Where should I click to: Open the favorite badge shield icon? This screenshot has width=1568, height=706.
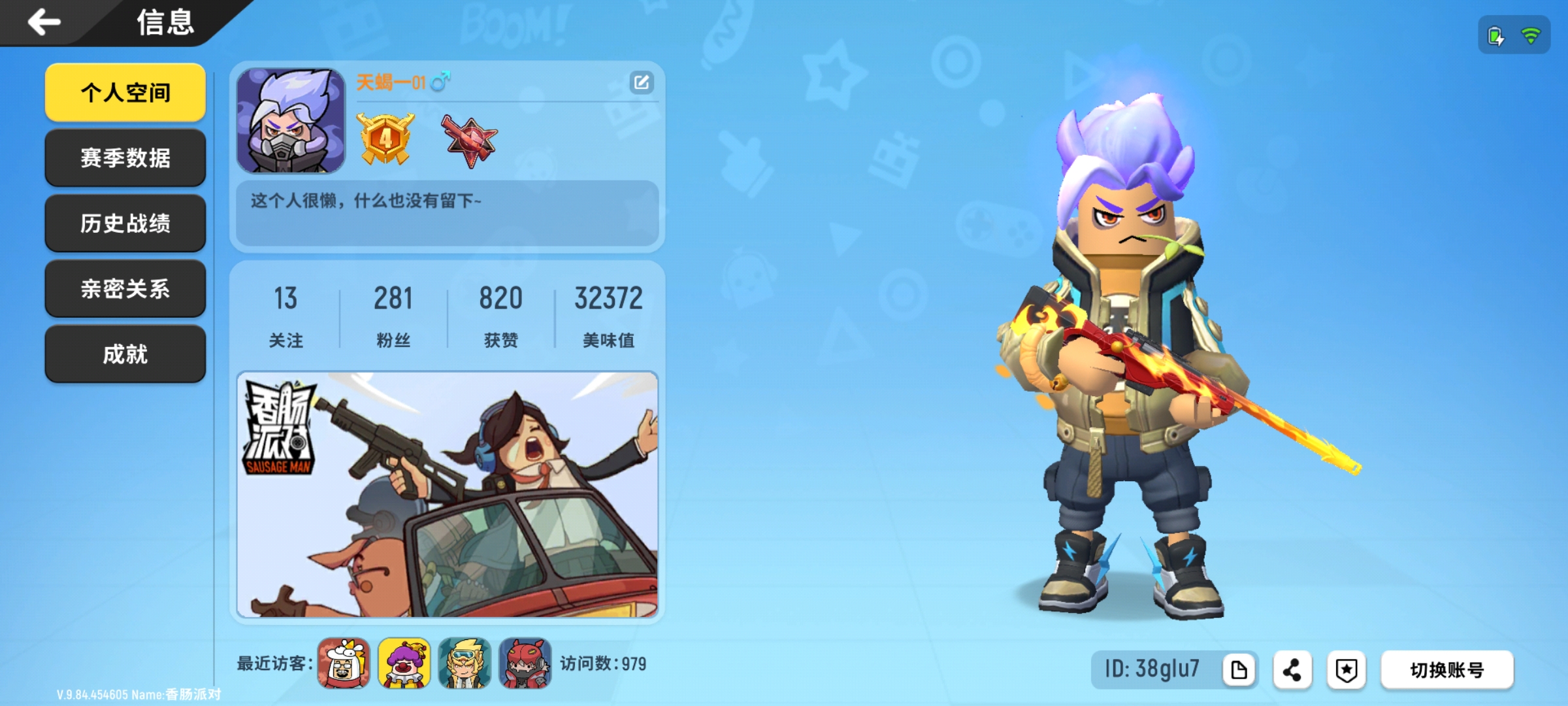tap(1344, 669)
